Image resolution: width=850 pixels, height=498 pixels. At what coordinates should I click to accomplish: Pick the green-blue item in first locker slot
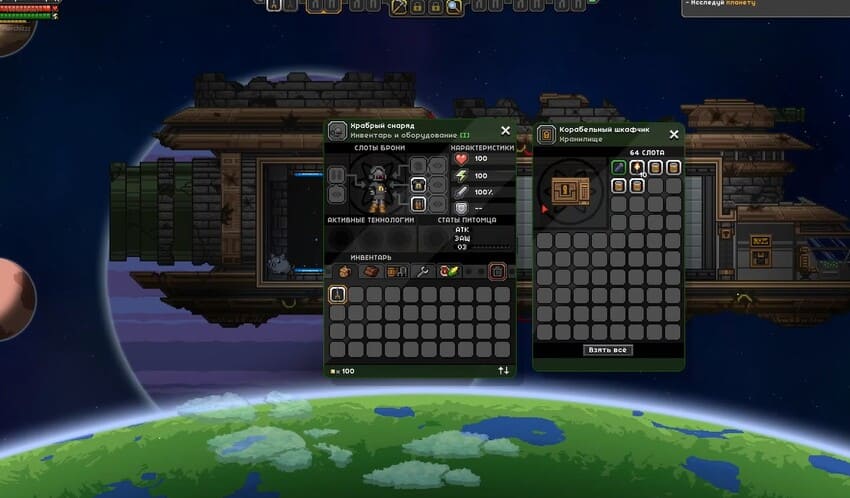[619, 167]
